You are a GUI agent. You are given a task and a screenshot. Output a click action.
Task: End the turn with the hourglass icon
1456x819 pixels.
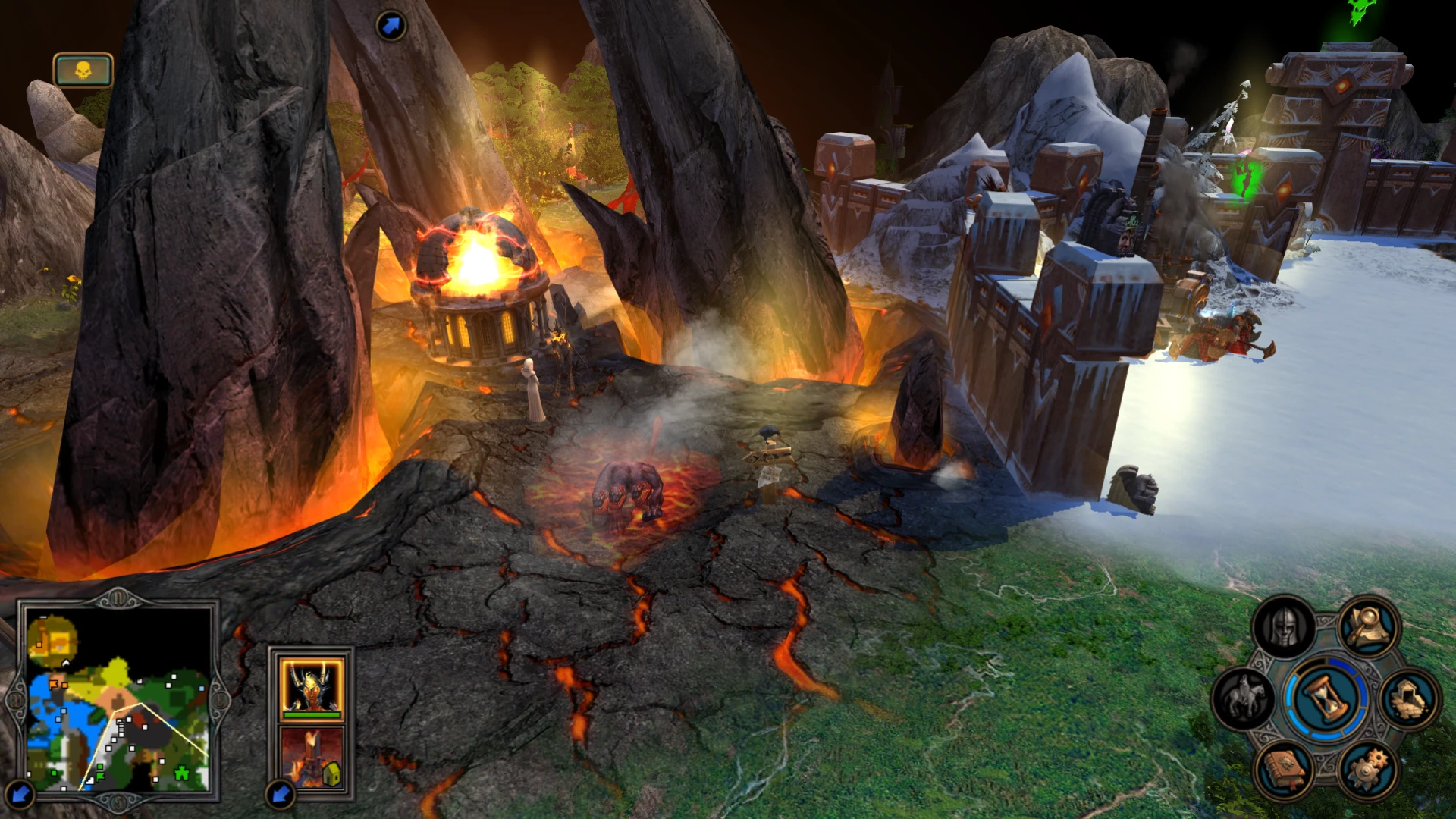1326,695
